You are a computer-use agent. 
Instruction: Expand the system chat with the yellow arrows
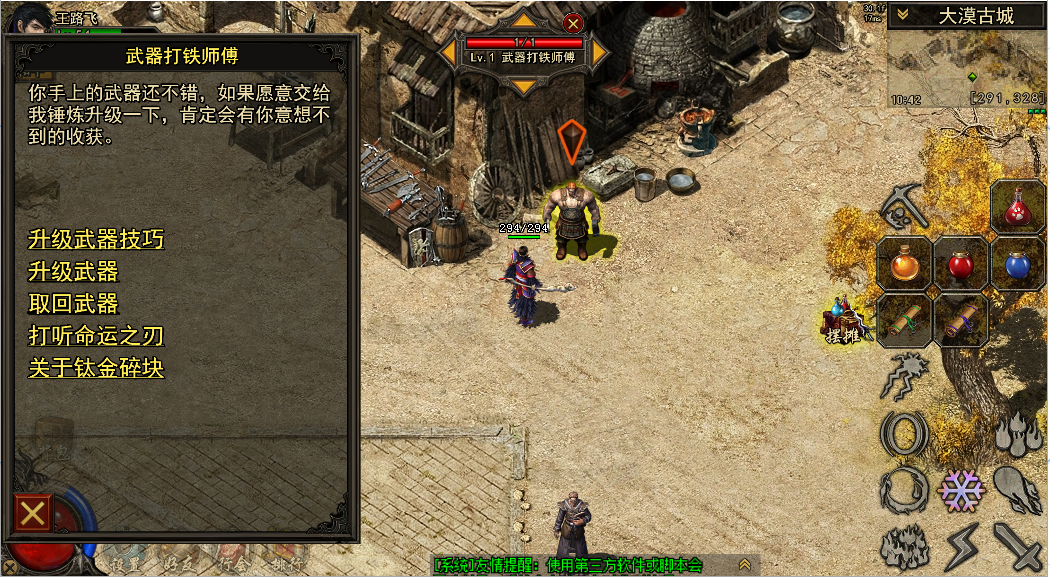pyautogui.click(x=744, y=566)
